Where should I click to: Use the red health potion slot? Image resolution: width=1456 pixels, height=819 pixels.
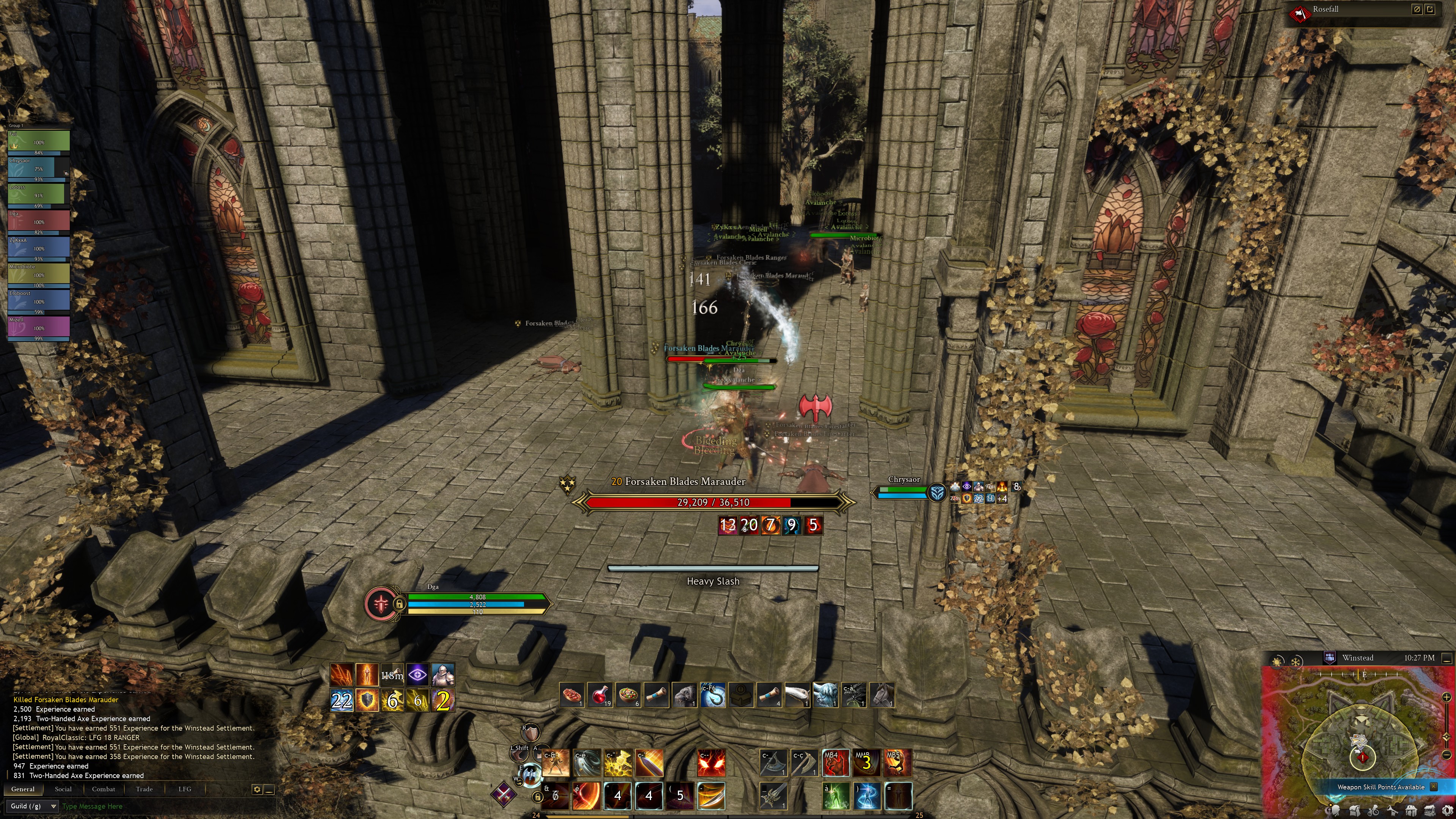[x=600, y=695]
